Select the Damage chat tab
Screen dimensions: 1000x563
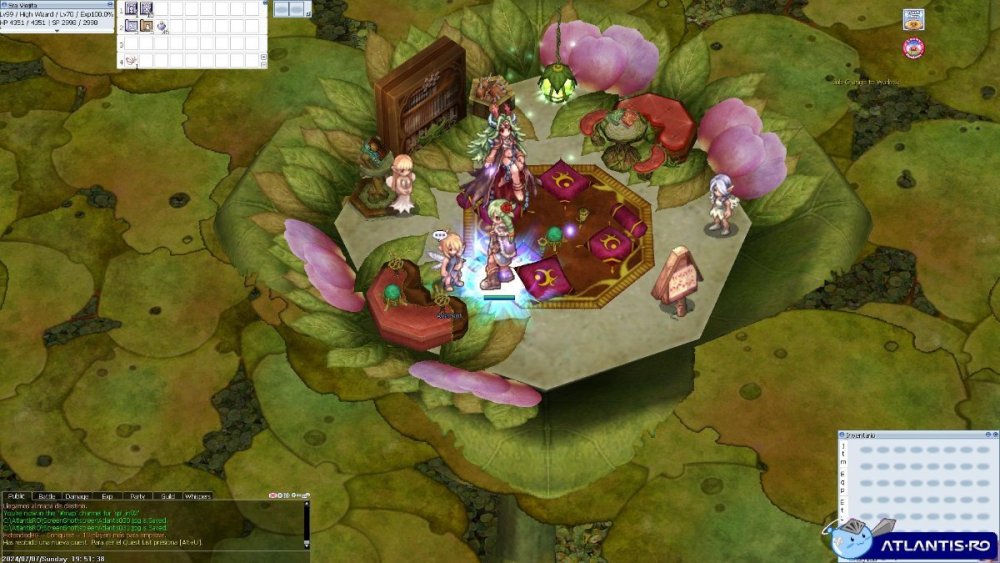[76, 496]
